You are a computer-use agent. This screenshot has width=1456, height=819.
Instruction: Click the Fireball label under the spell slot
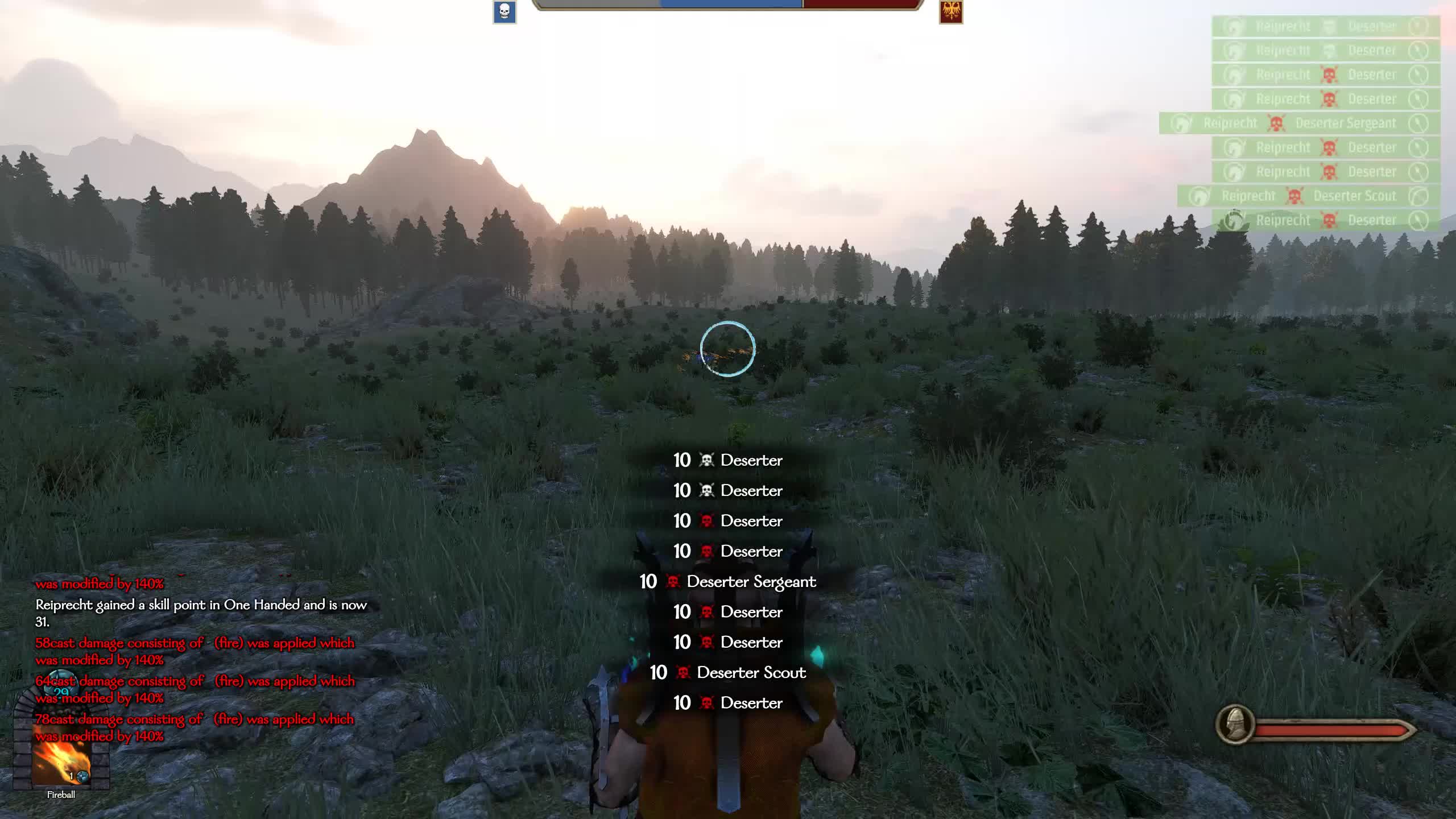pyautogui.click(x=61, y=795)
